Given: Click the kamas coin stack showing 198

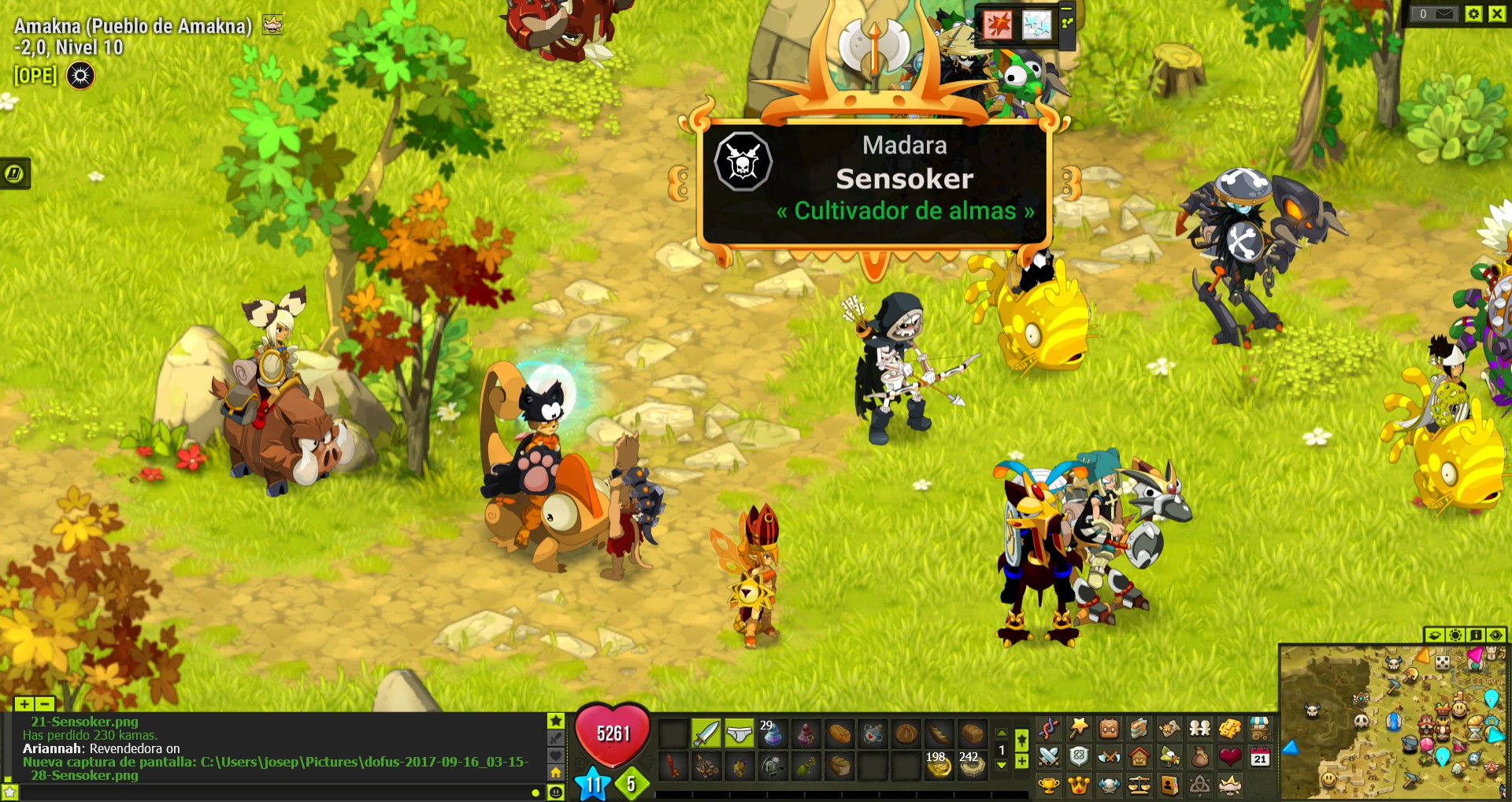Looking at the screenshot, I should pos(939,766).
